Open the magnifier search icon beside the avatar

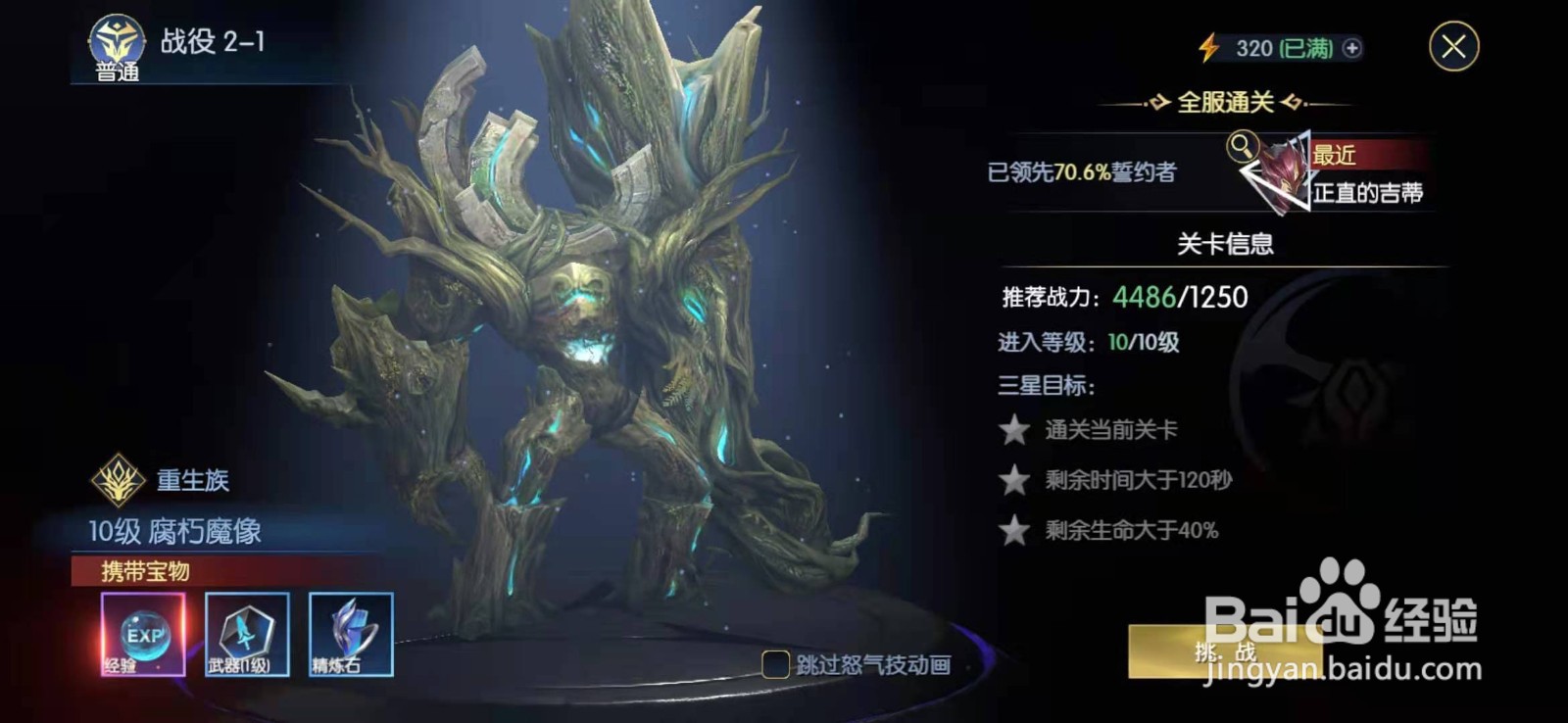1243,147
